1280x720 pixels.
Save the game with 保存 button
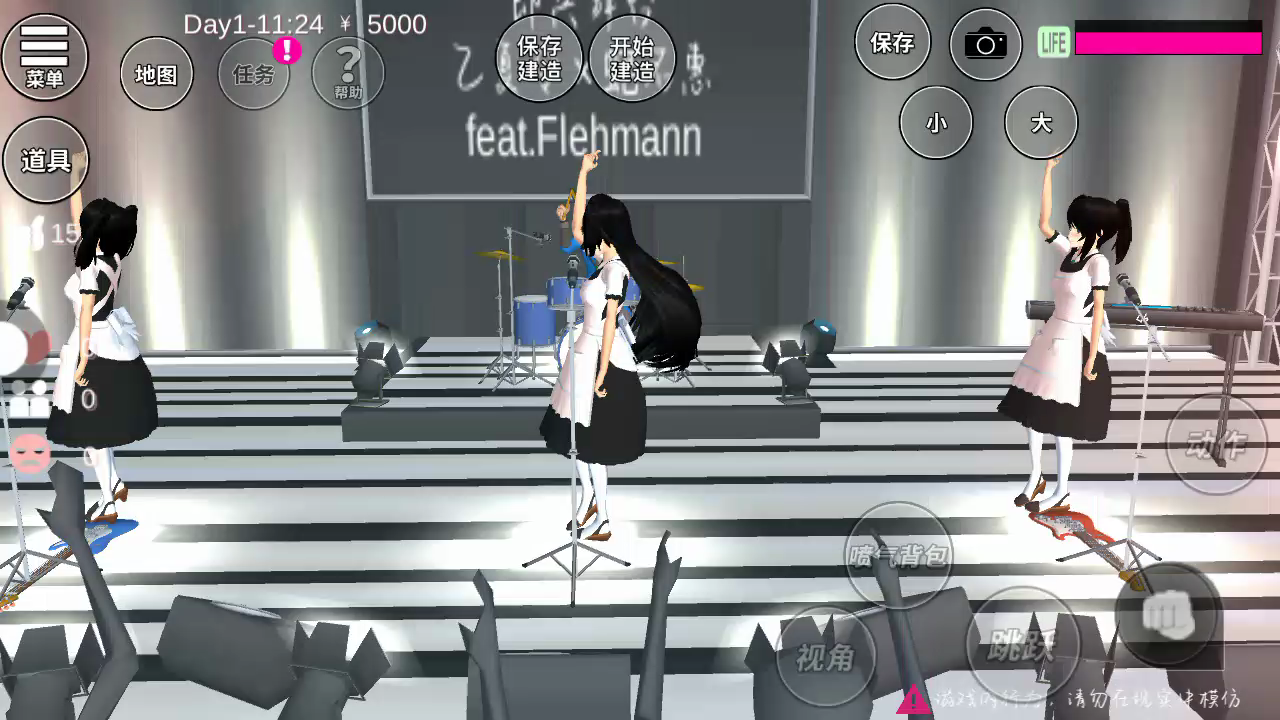(892, 43)
